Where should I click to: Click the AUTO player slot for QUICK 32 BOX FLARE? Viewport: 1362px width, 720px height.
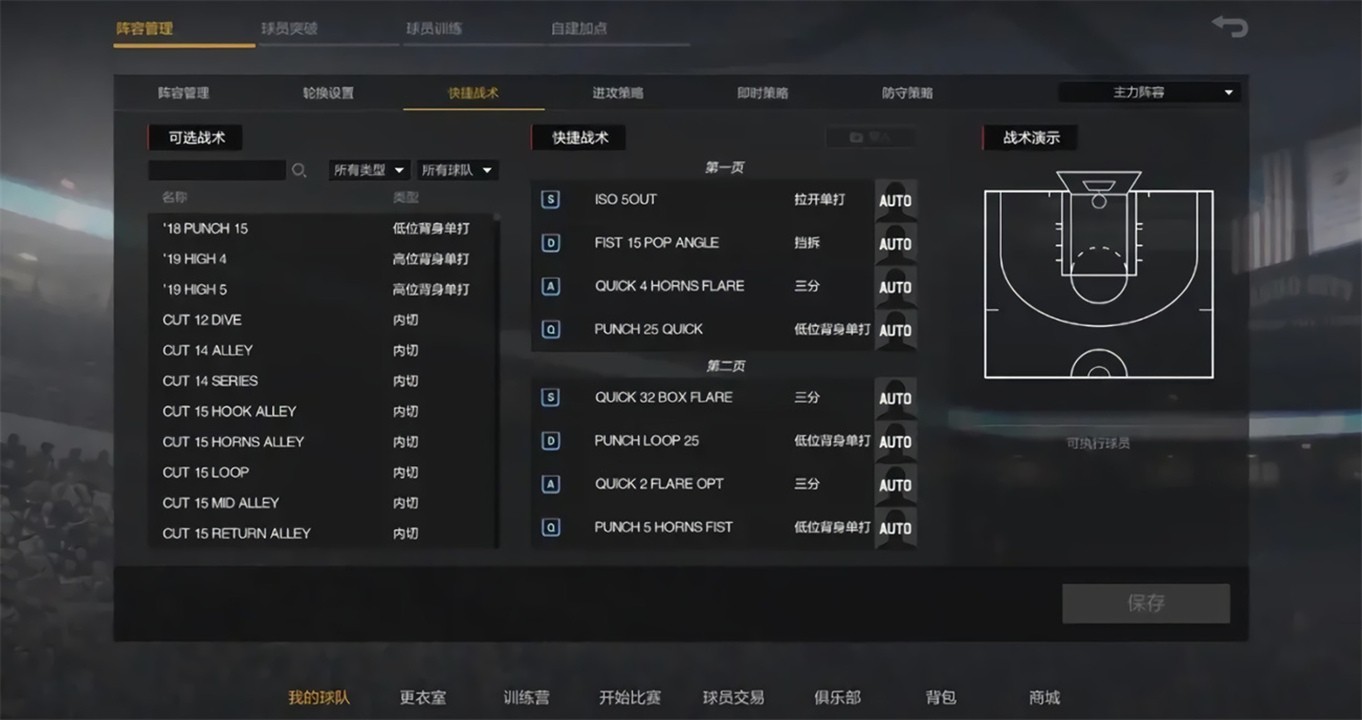click(895, 397)
